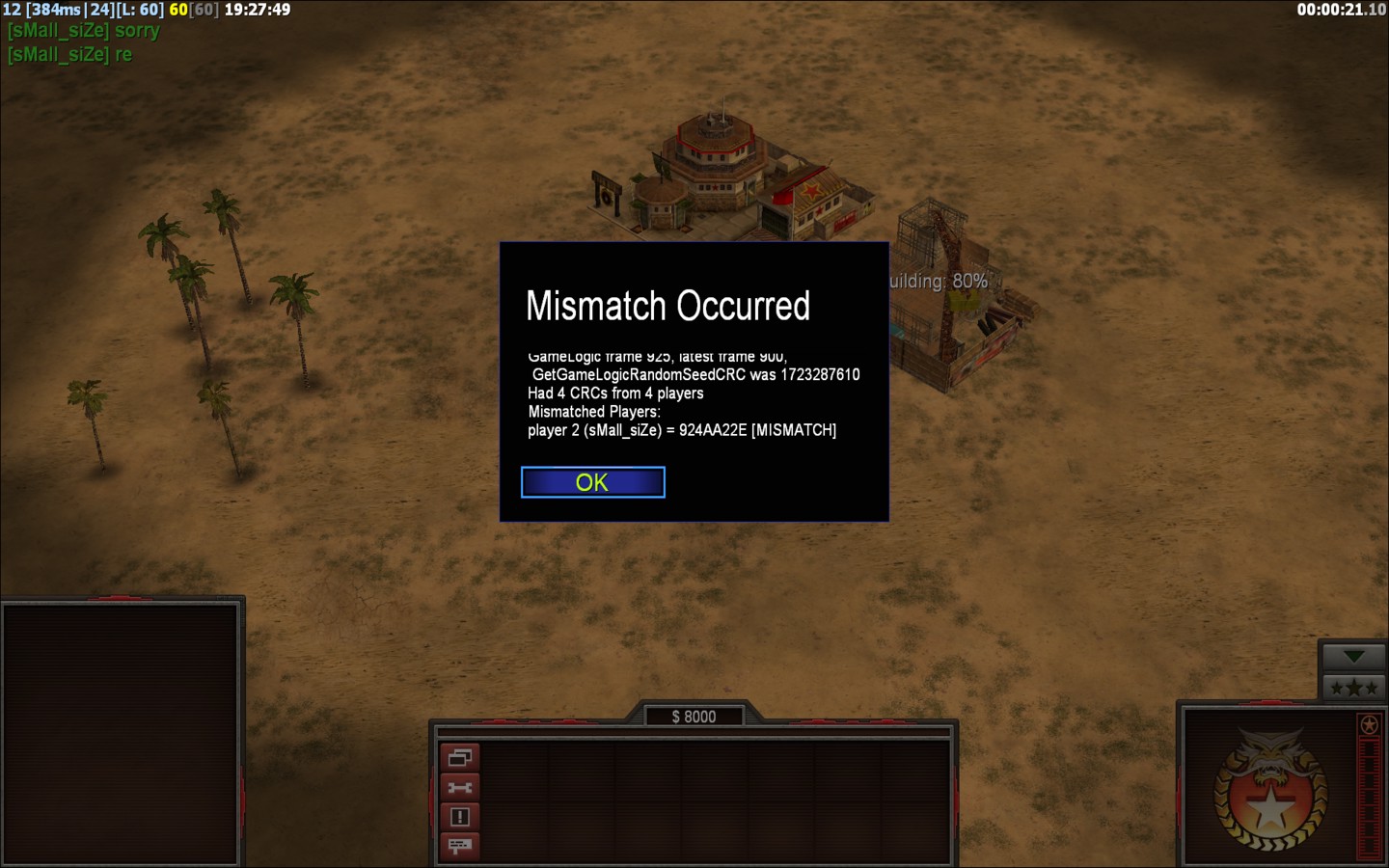Image resolution: width=1389 pixels, height=868 pixels.
Task: Confirm the Mismatch Occurred dialog with OK
Action: (x=592, y=482)
